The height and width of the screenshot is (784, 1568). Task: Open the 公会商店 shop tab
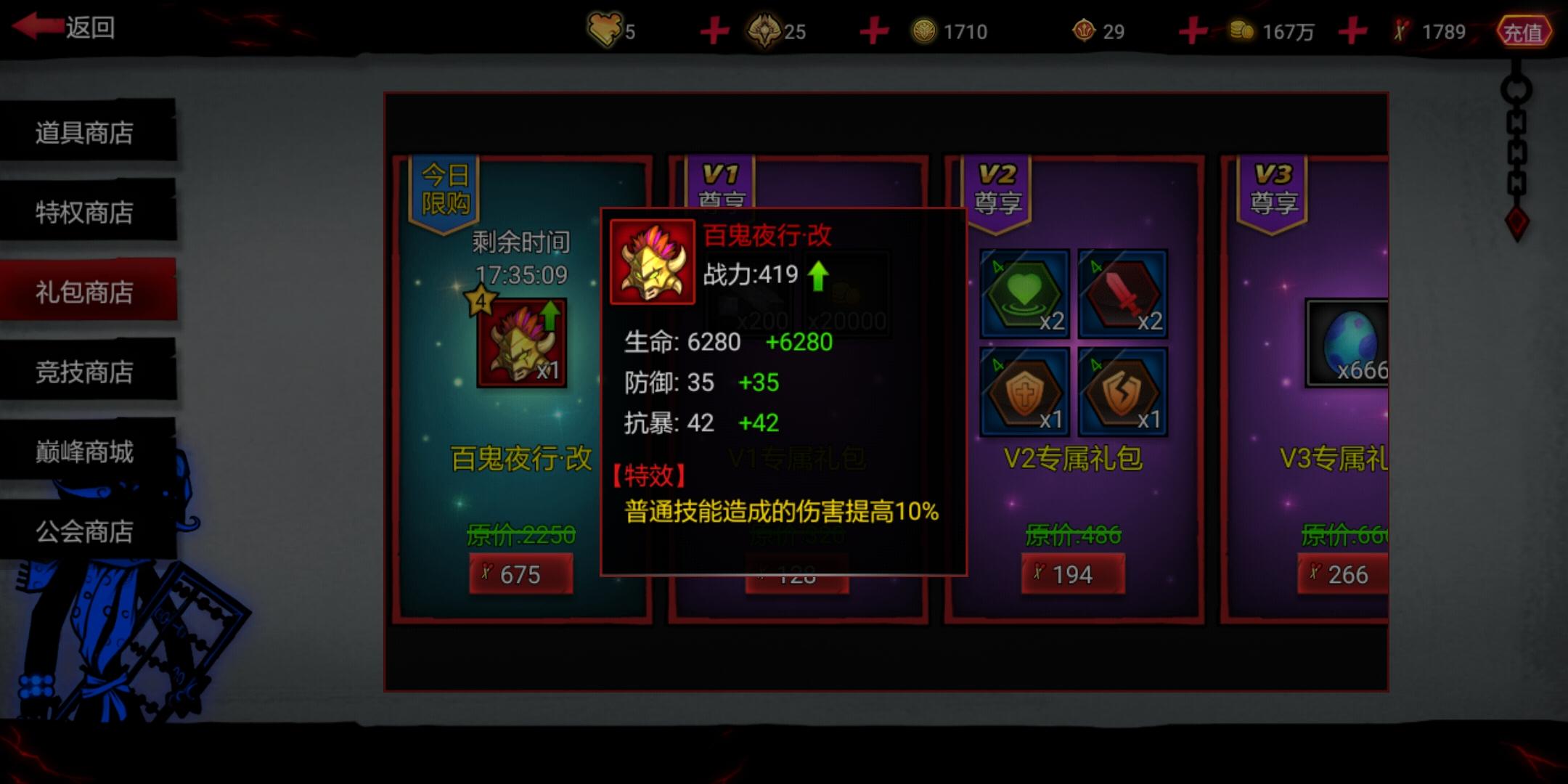83,532
